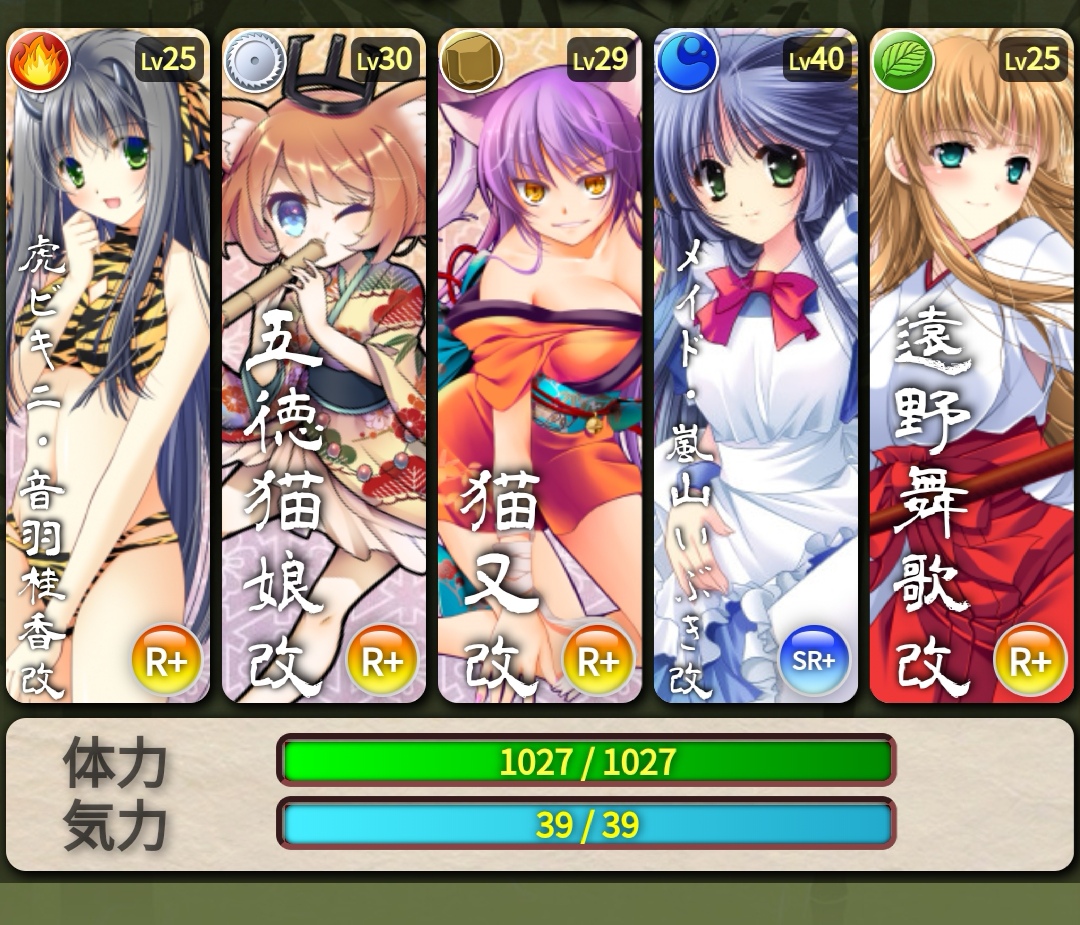Pick the purple-haired 猫又改 card
This screenshot has height=925, width=1080.
540,365
